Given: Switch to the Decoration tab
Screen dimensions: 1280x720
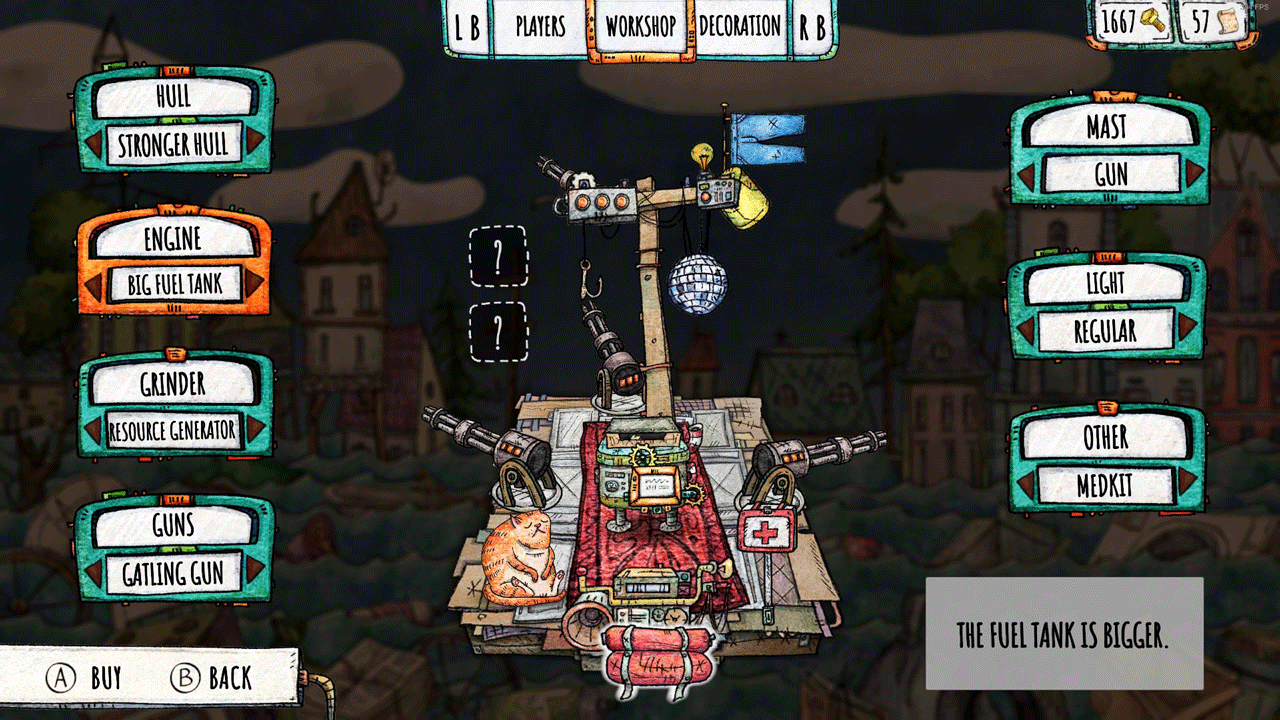Looking at the screenshot, I should [x=740, y=27].
